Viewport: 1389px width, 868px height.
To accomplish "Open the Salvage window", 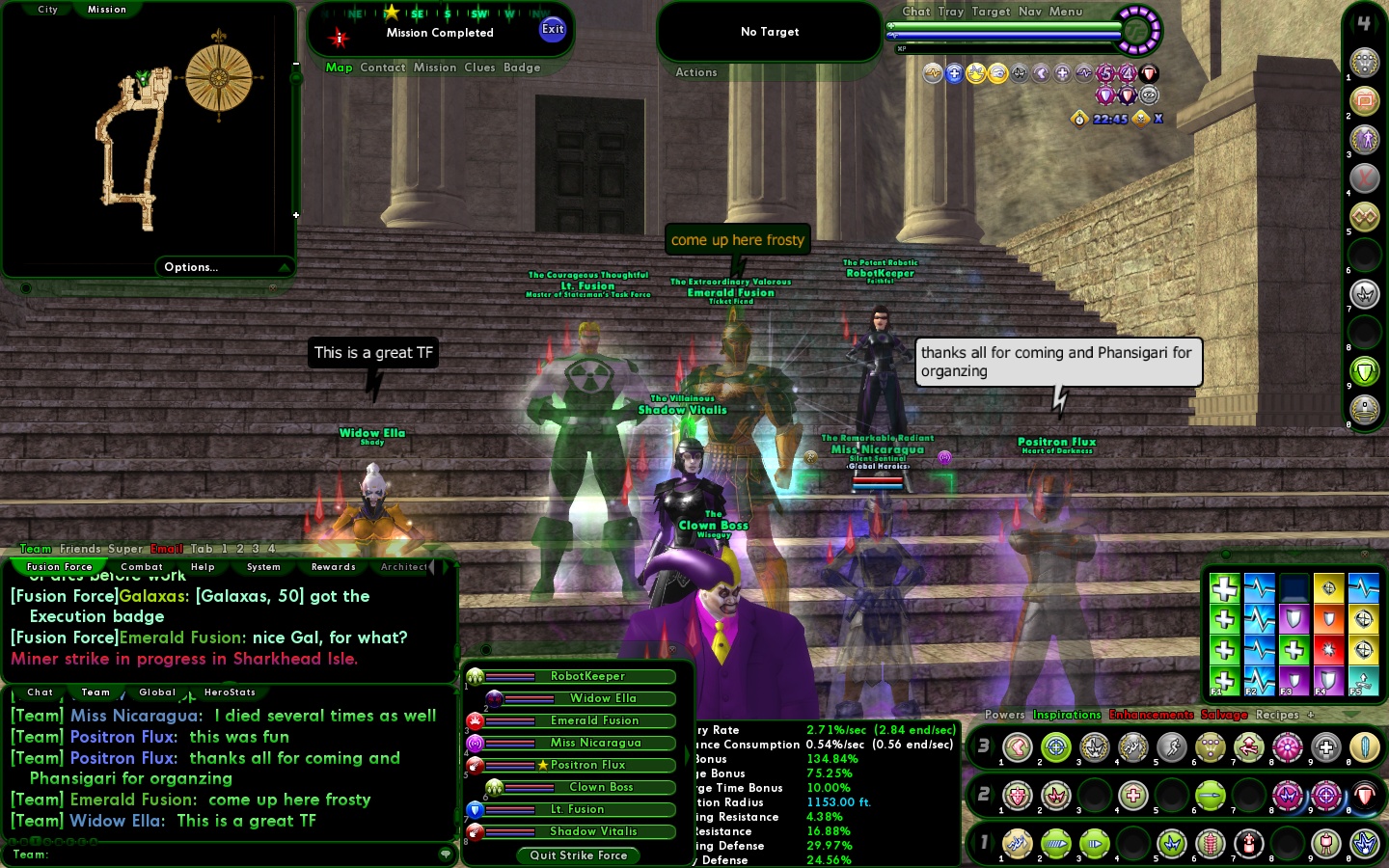I will pyautogui.click(x=1224, y=715).
